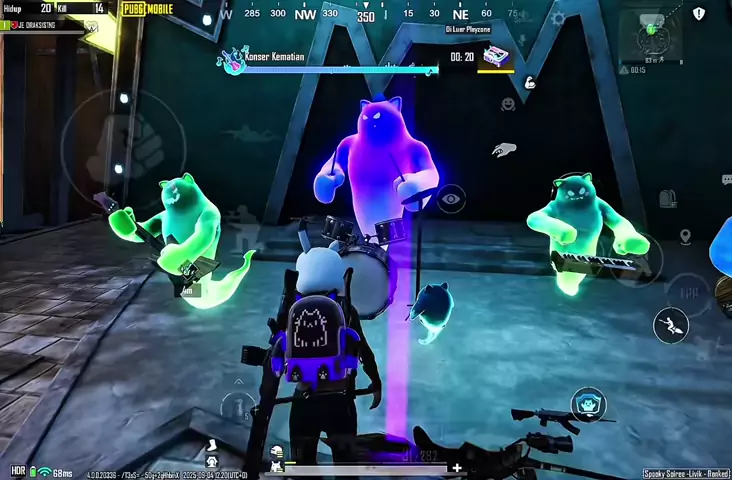Tap the shield warning report icon

[699, 13]
